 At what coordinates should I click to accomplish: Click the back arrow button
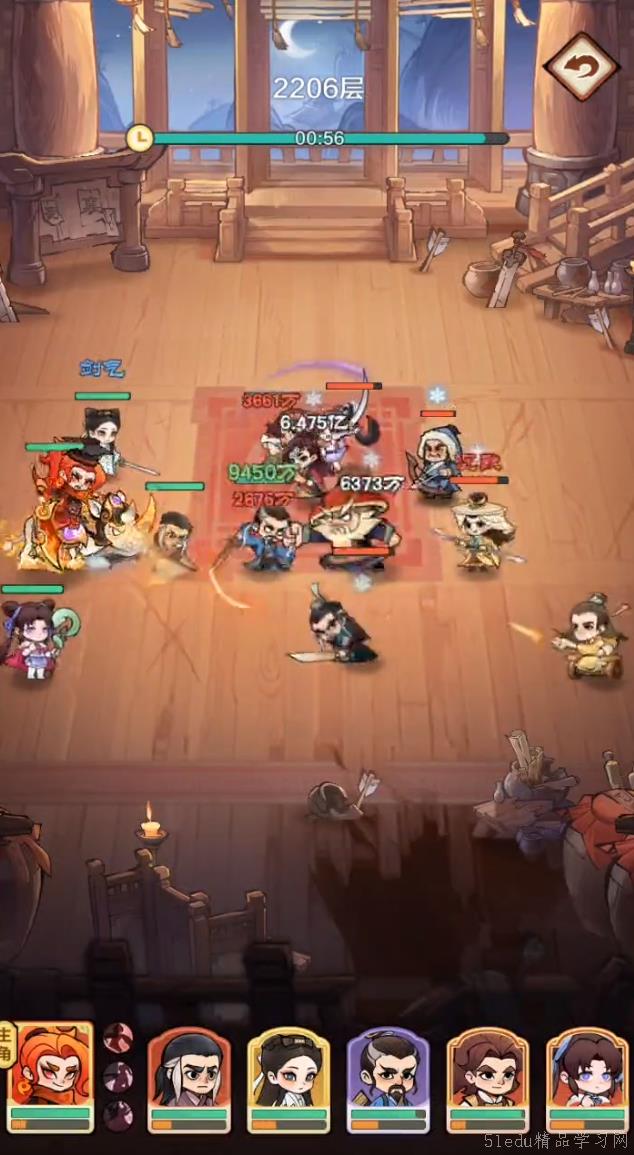pyautogui.click(x=581, y=67)
